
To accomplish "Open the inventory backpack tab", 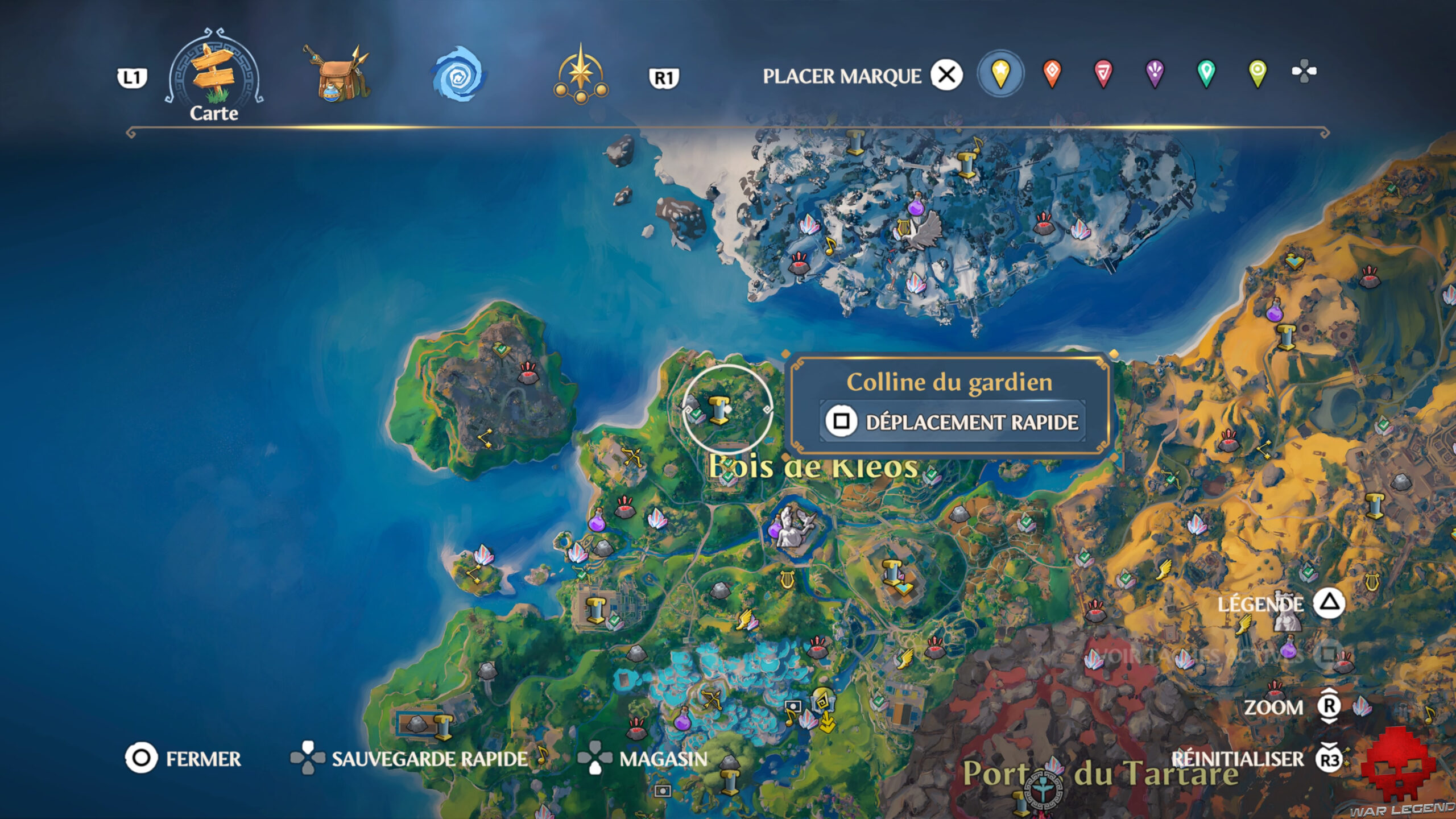I will pos(338,75).
